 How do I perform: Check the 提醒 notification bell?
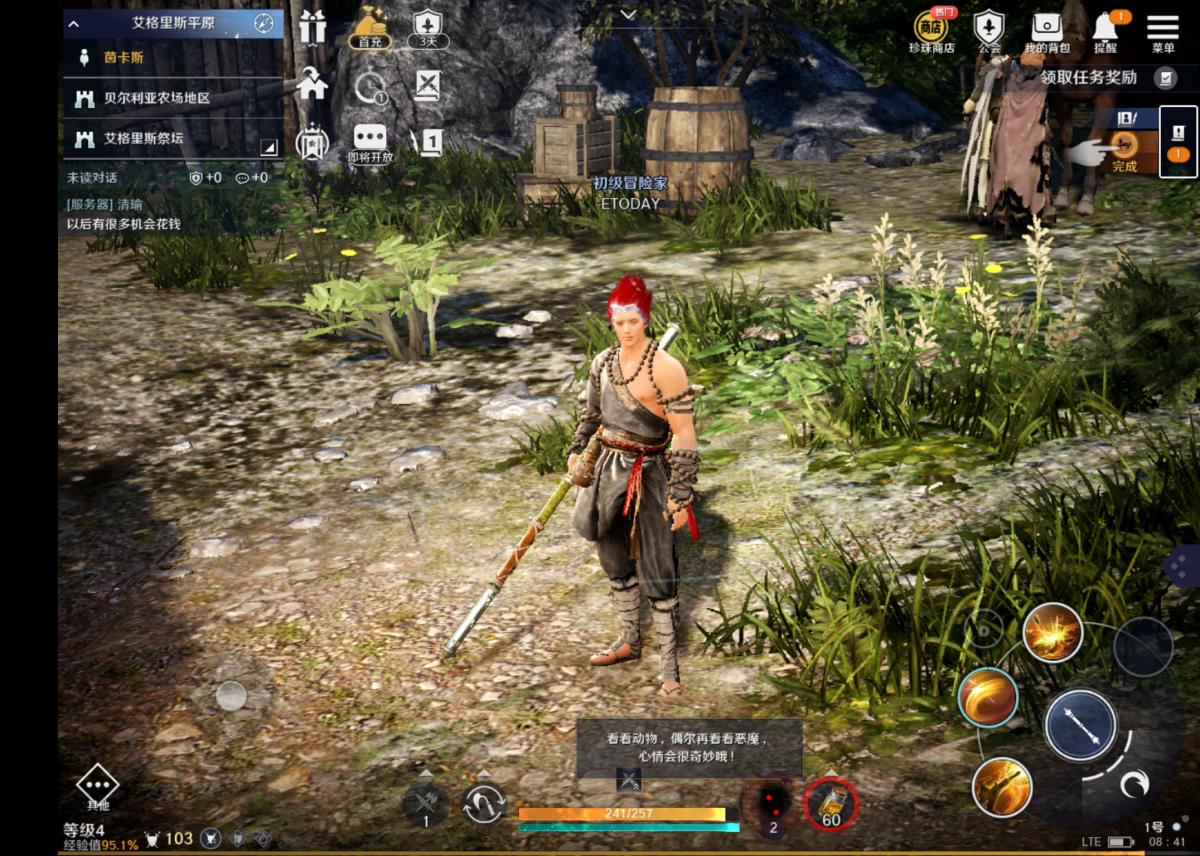[1105, 30]
